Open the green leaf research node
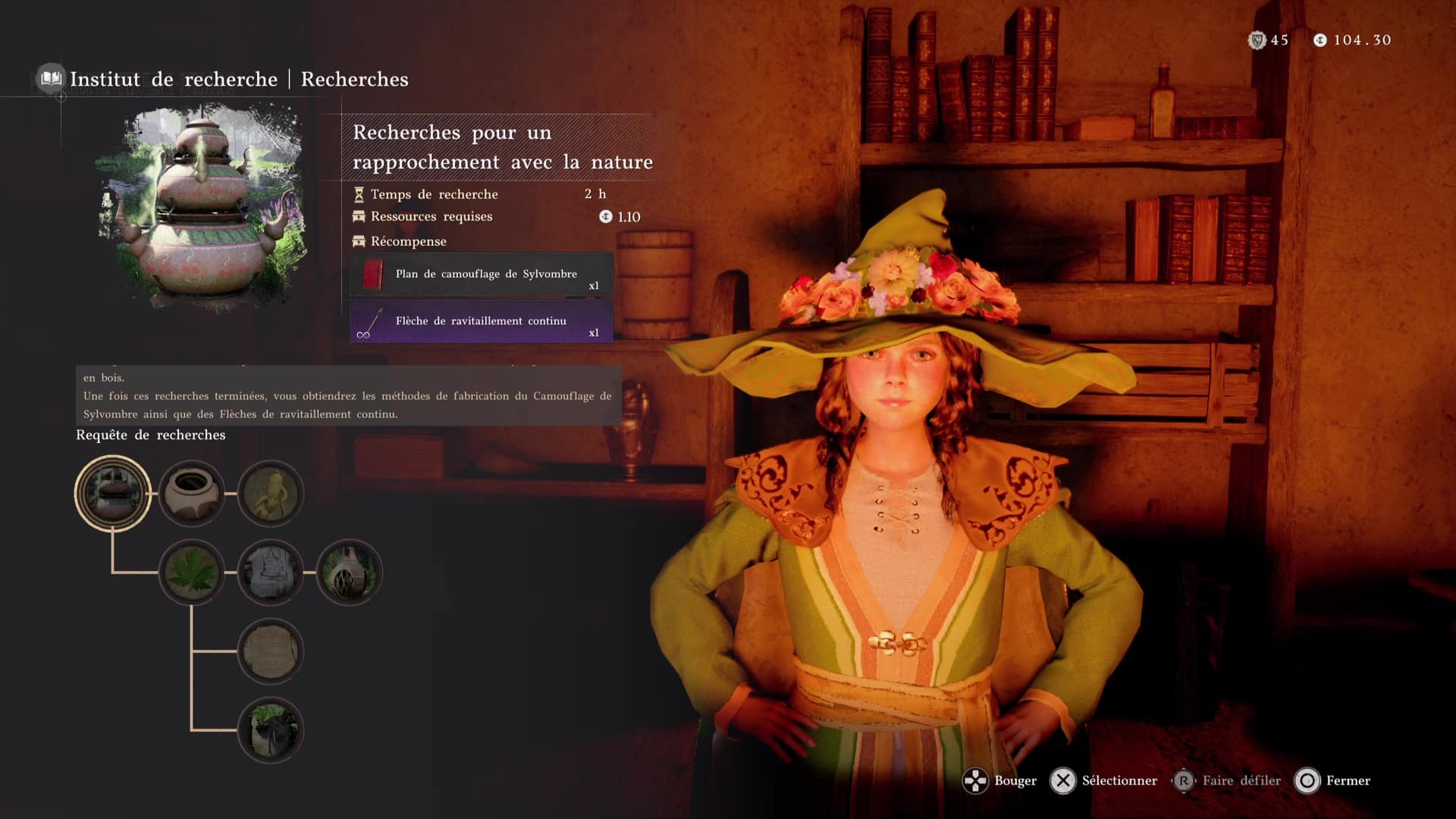The height and width of the screenshot is (819, 1456). 192,573
